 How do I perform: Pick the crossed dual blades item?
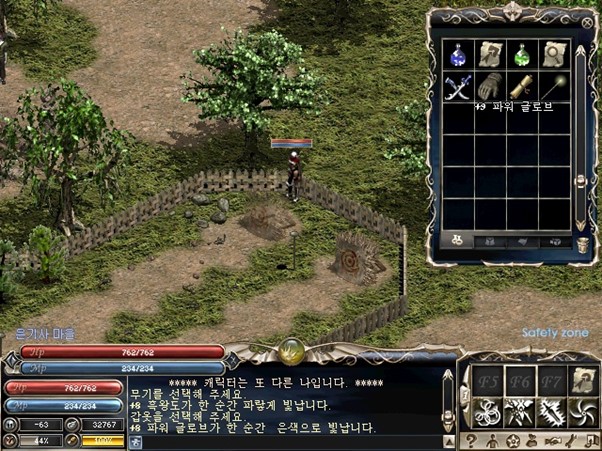tap(457, 87)
